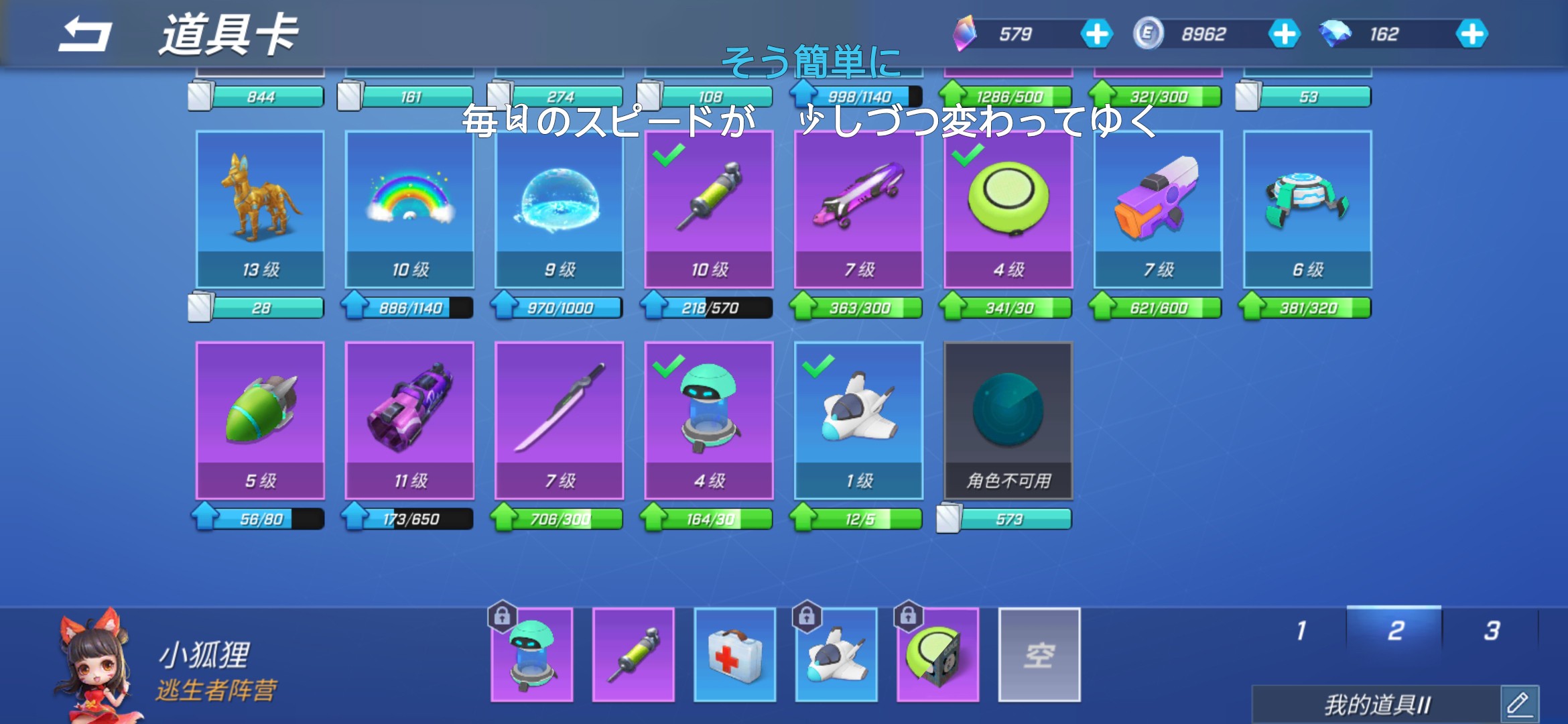Add more E coins
The height and width of the screenshot is (724, 1568).
1284,34
